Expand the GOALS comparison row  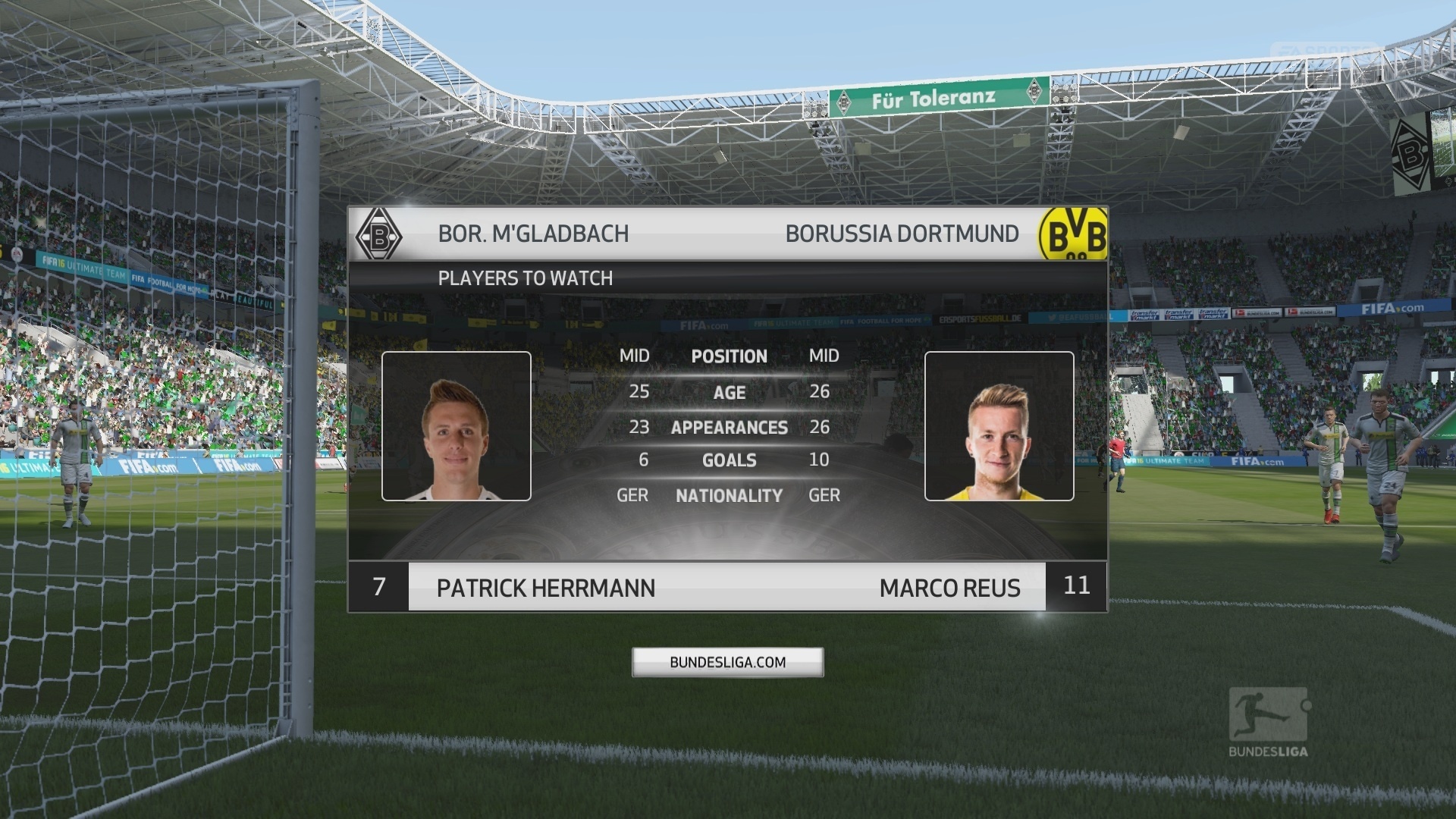coord(730,460)
